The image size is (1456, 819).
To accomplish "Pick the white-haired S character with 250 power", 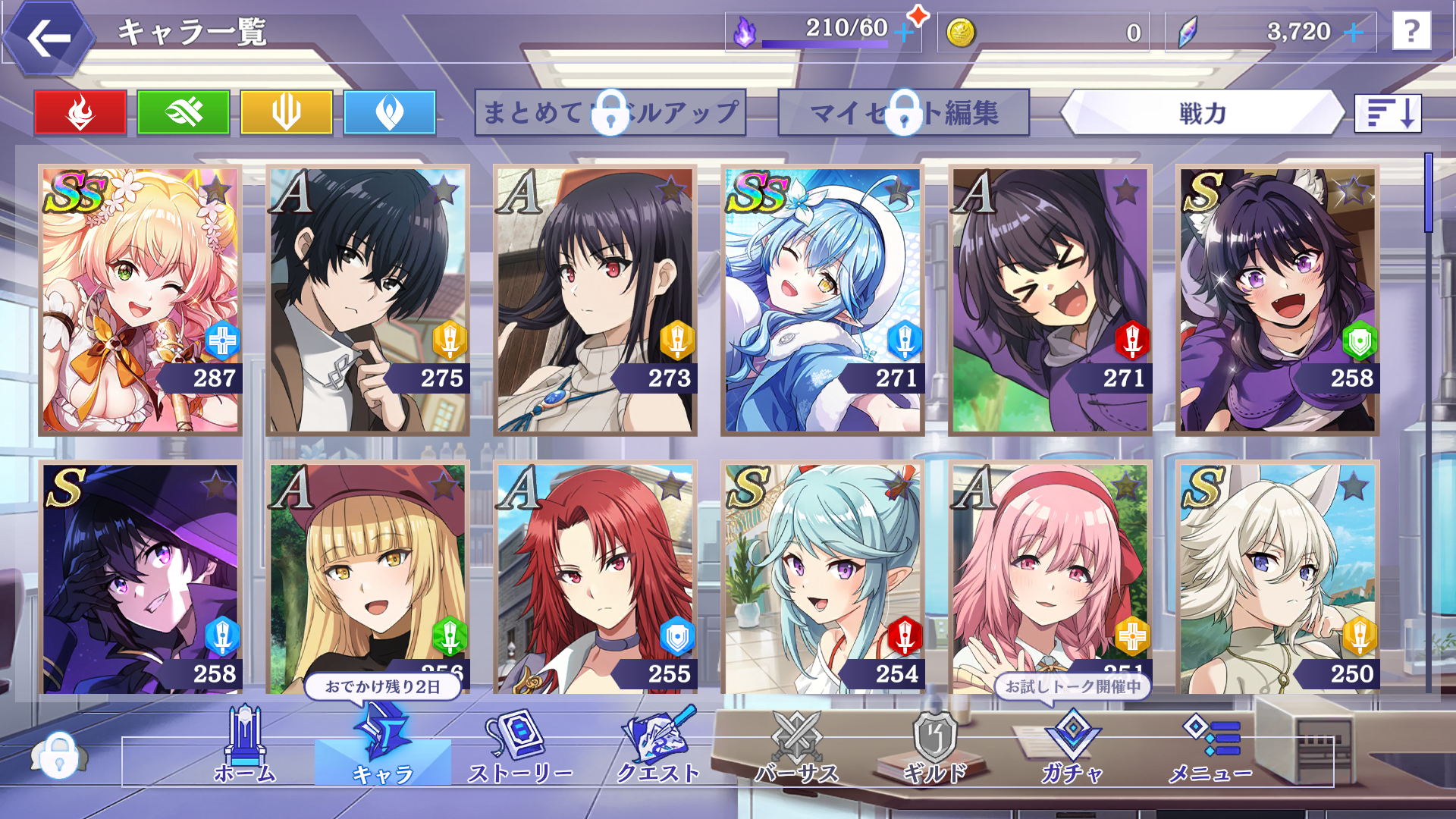I will [1278, 578].
